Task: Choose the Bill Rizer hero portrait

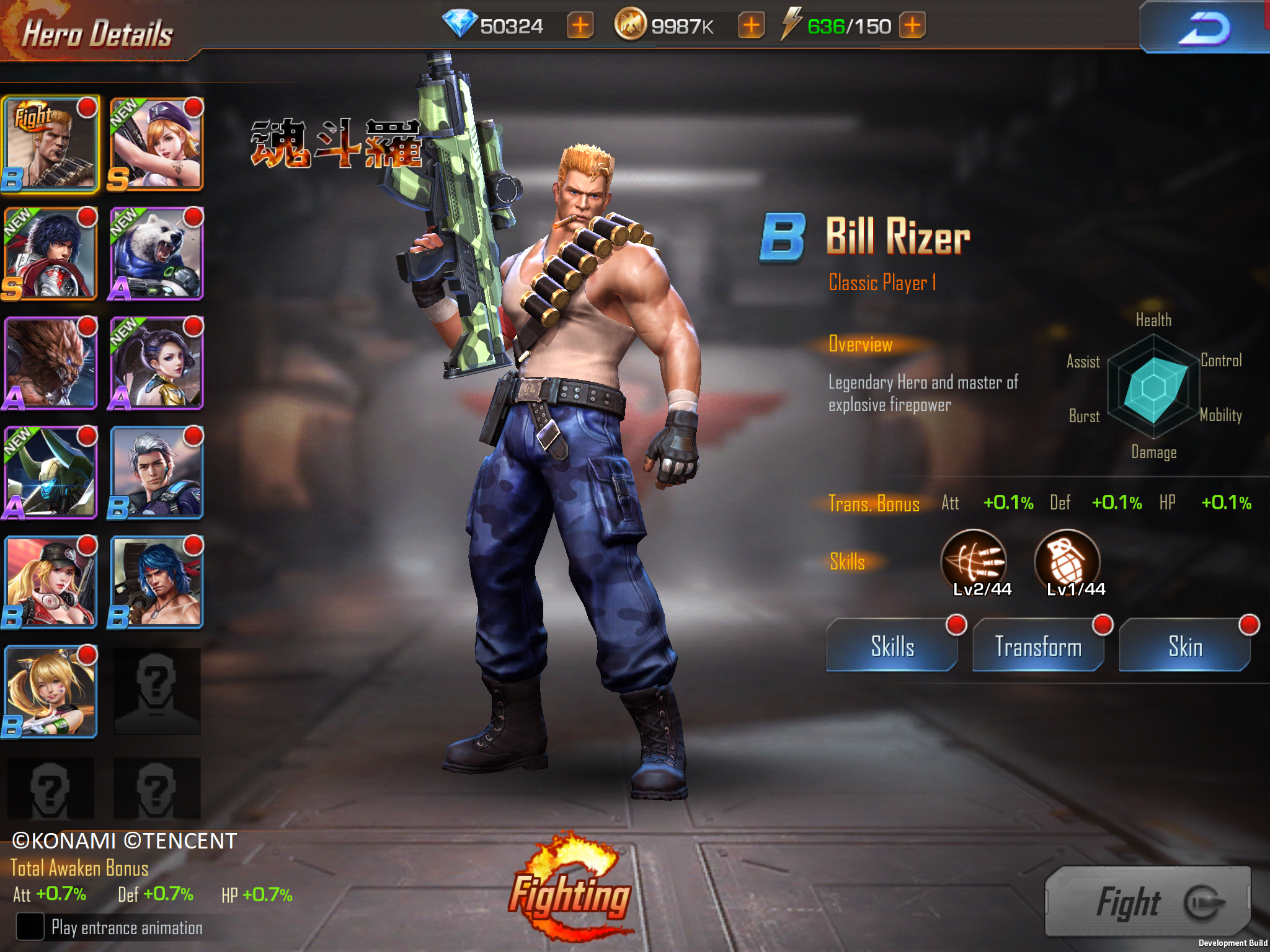Action: coord(51,144)
